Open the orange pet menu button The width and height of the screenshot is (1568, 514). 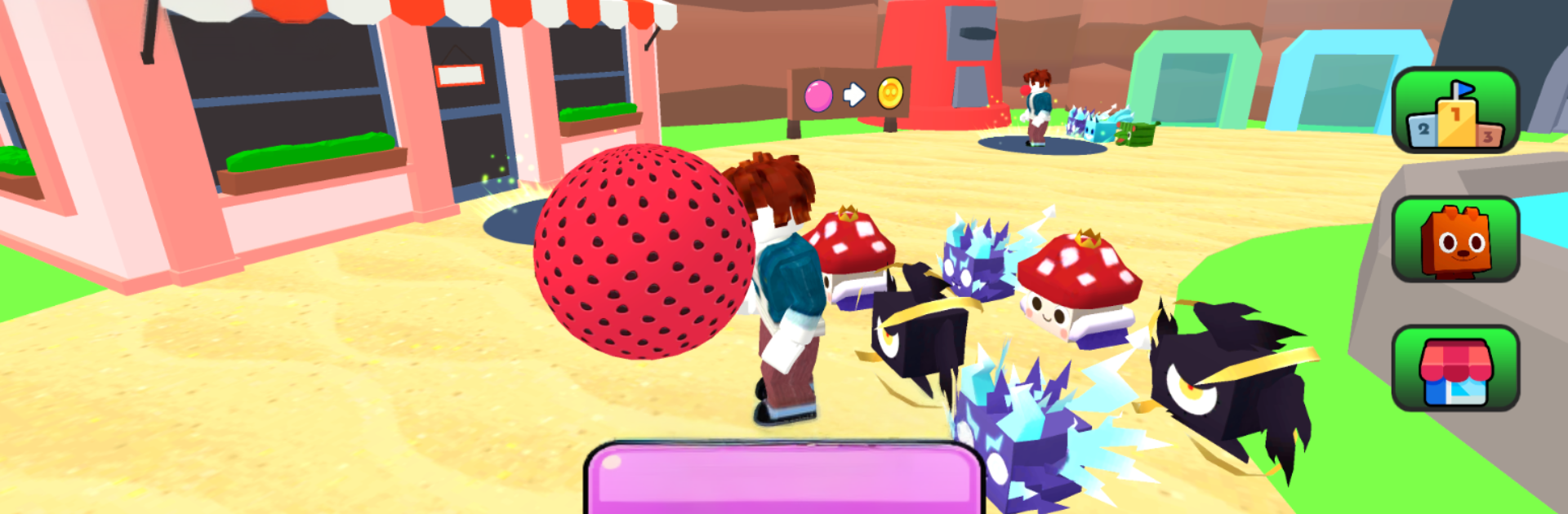point(1454,240)
